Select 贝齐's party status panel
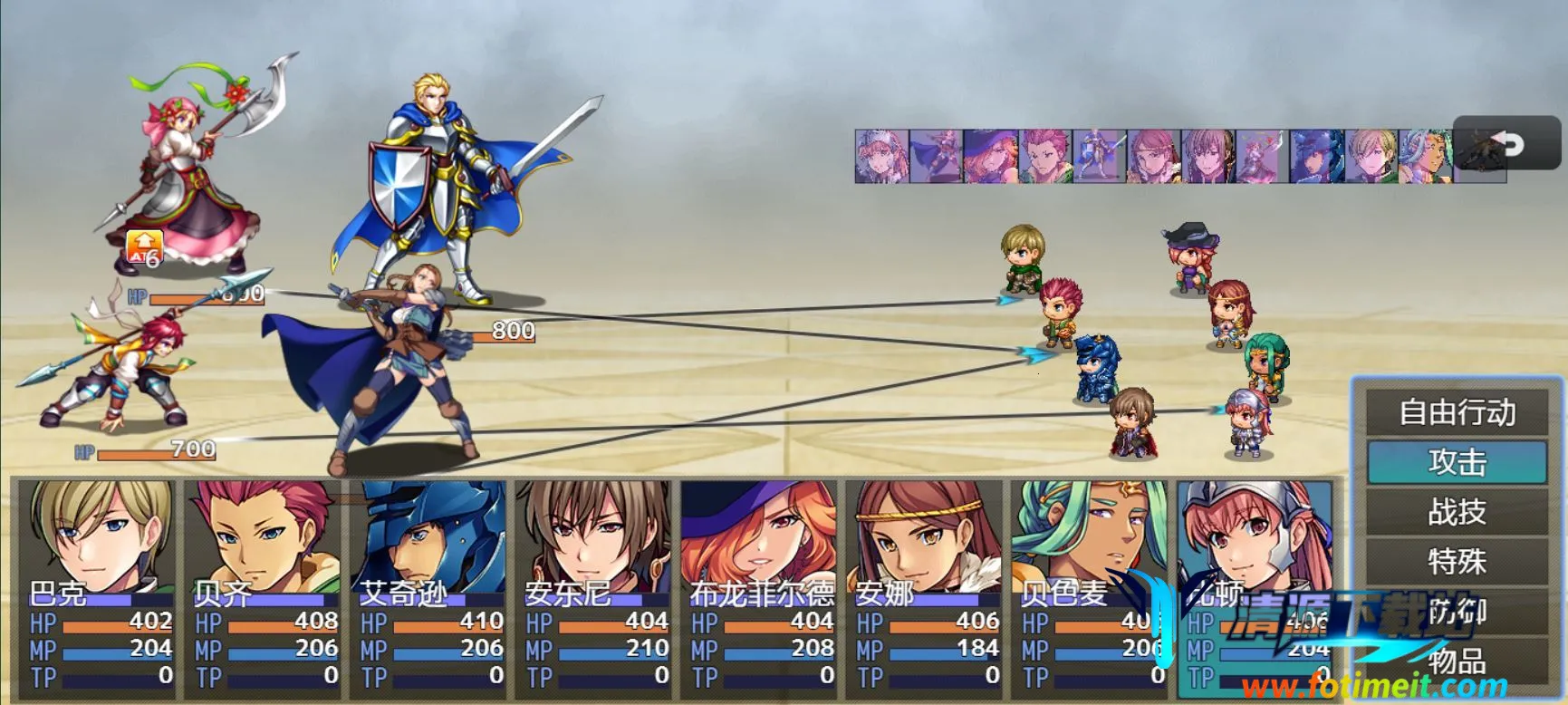This screenshot has height=705, width=1568. [264, 587]
